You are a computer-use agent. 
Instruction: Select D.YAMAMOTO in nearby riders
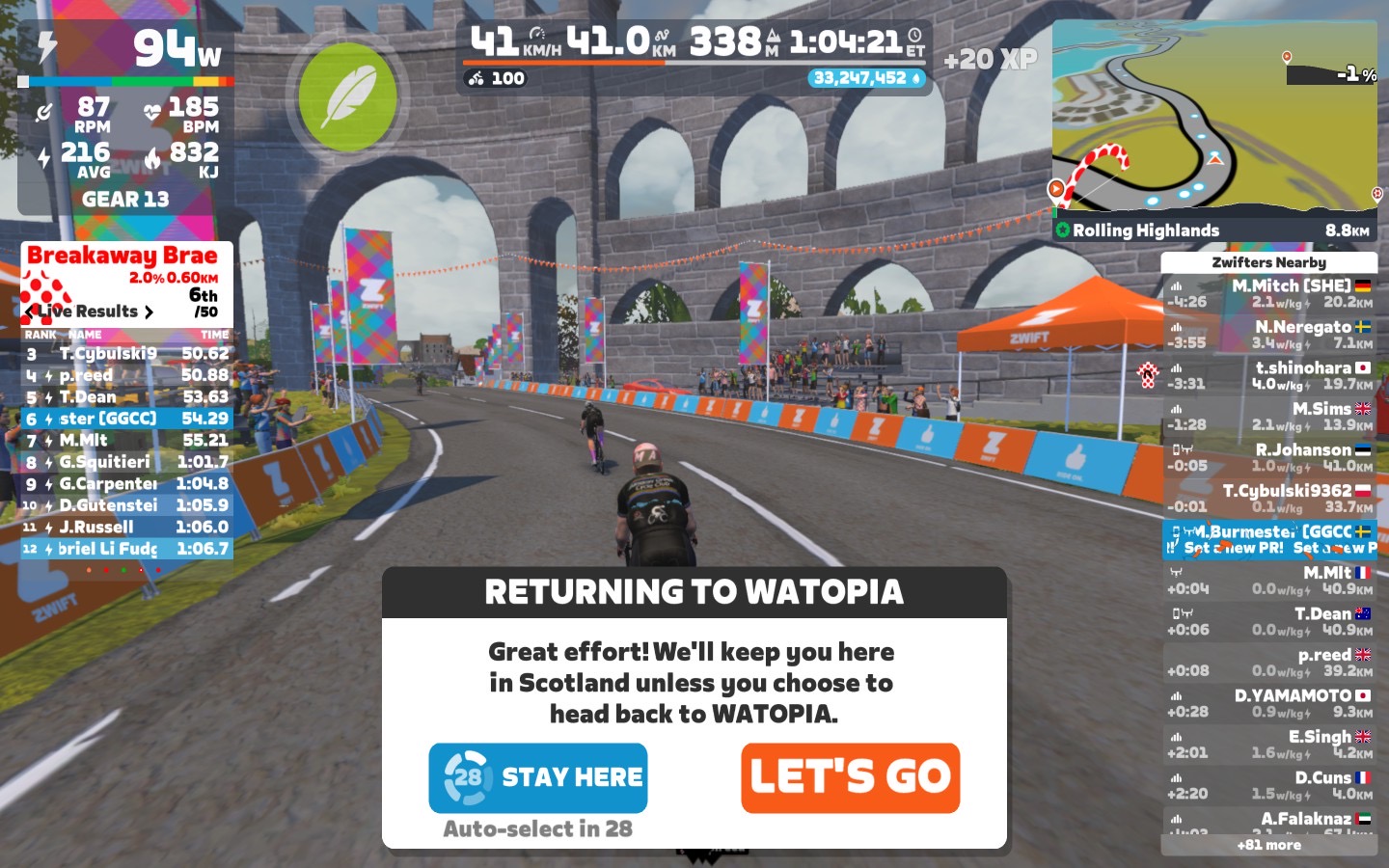tap(1269, 703)
